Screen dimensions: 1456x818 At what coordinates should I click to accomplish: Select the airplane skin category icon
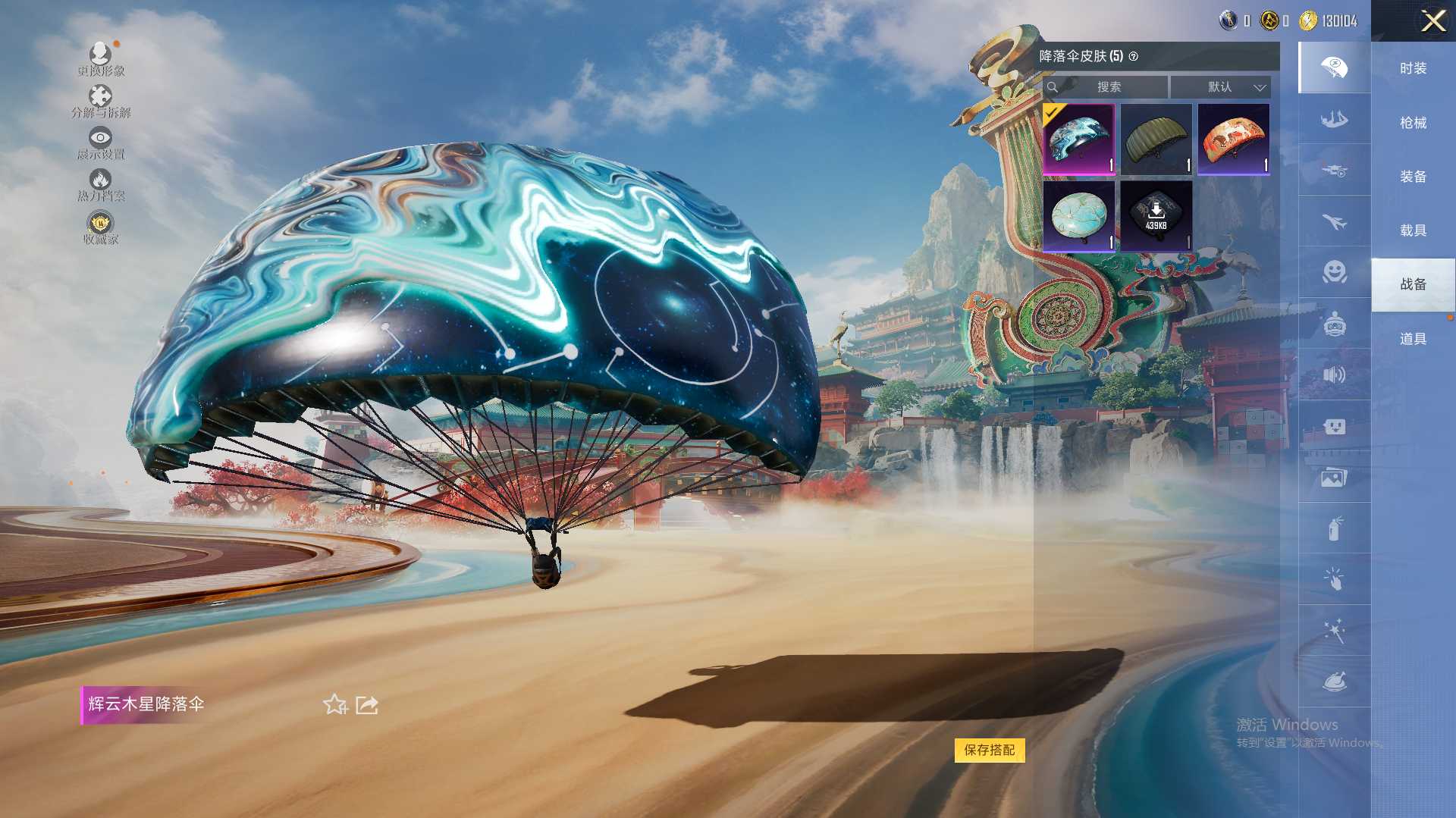point(1334,221)
